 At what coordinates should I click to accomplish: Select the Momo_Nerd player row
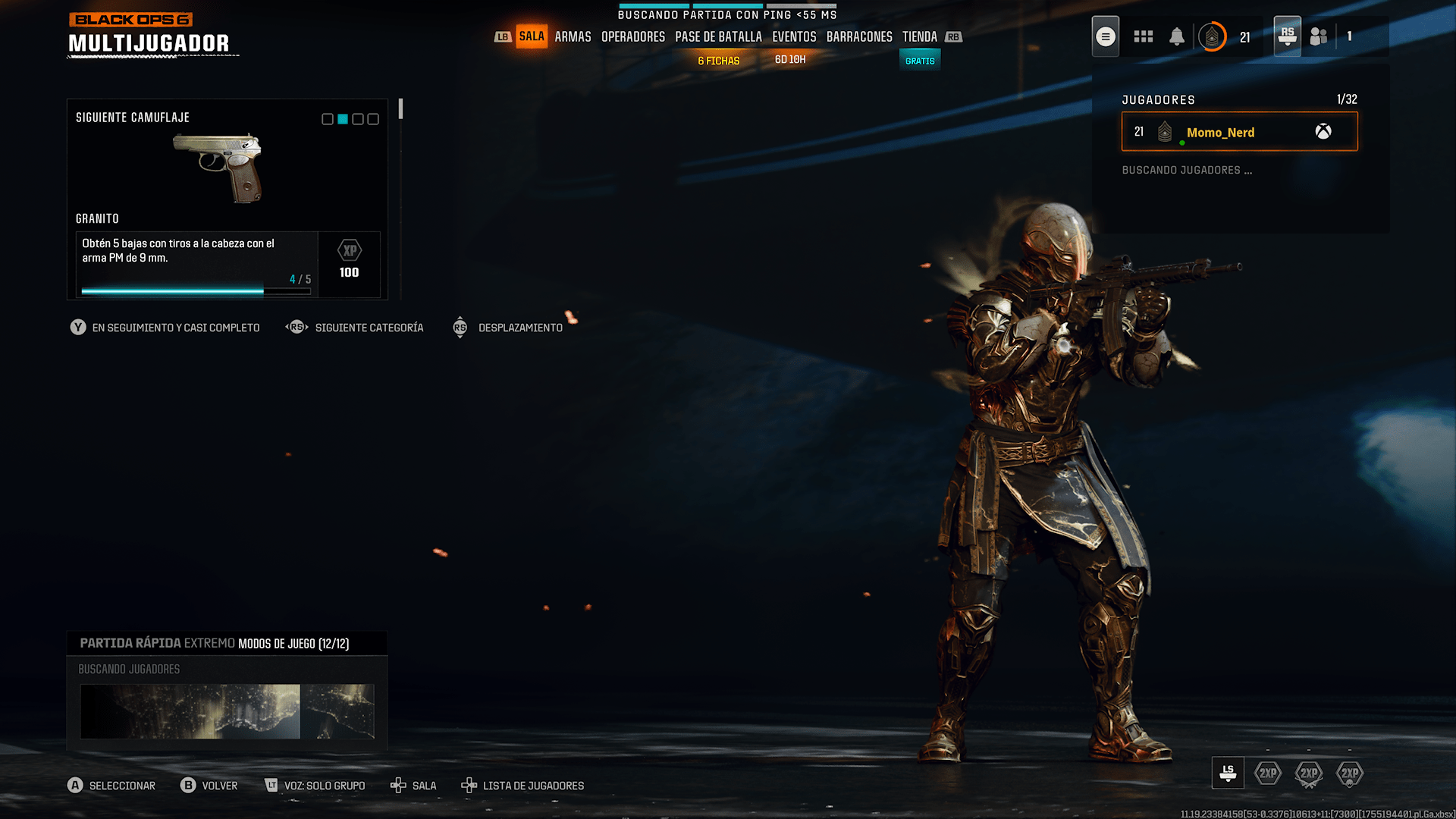1239,132
